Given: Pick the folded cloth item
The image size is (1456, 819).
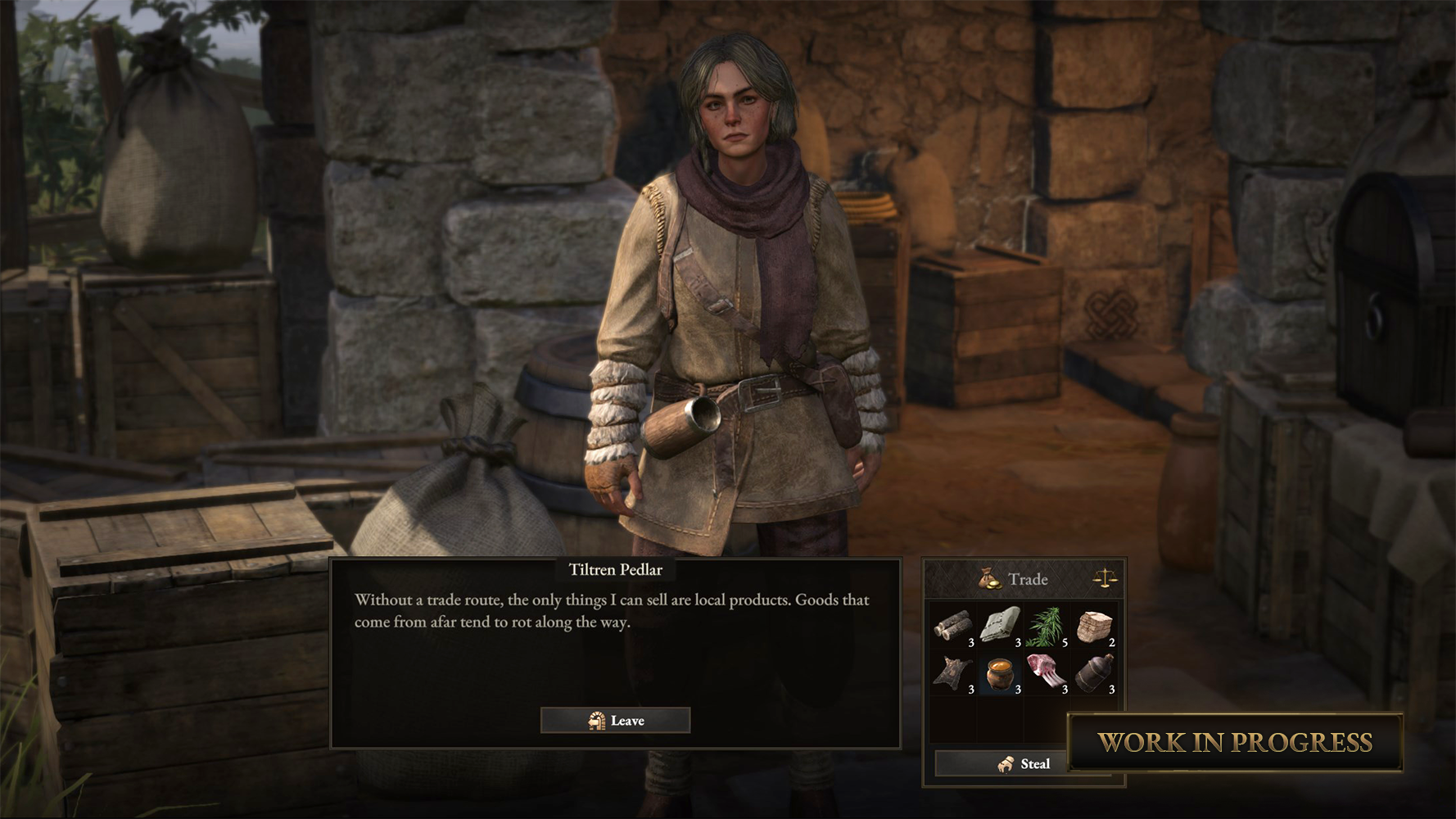Looking at the screenshot, I should pyautogui.click(x=1000, y=627).
